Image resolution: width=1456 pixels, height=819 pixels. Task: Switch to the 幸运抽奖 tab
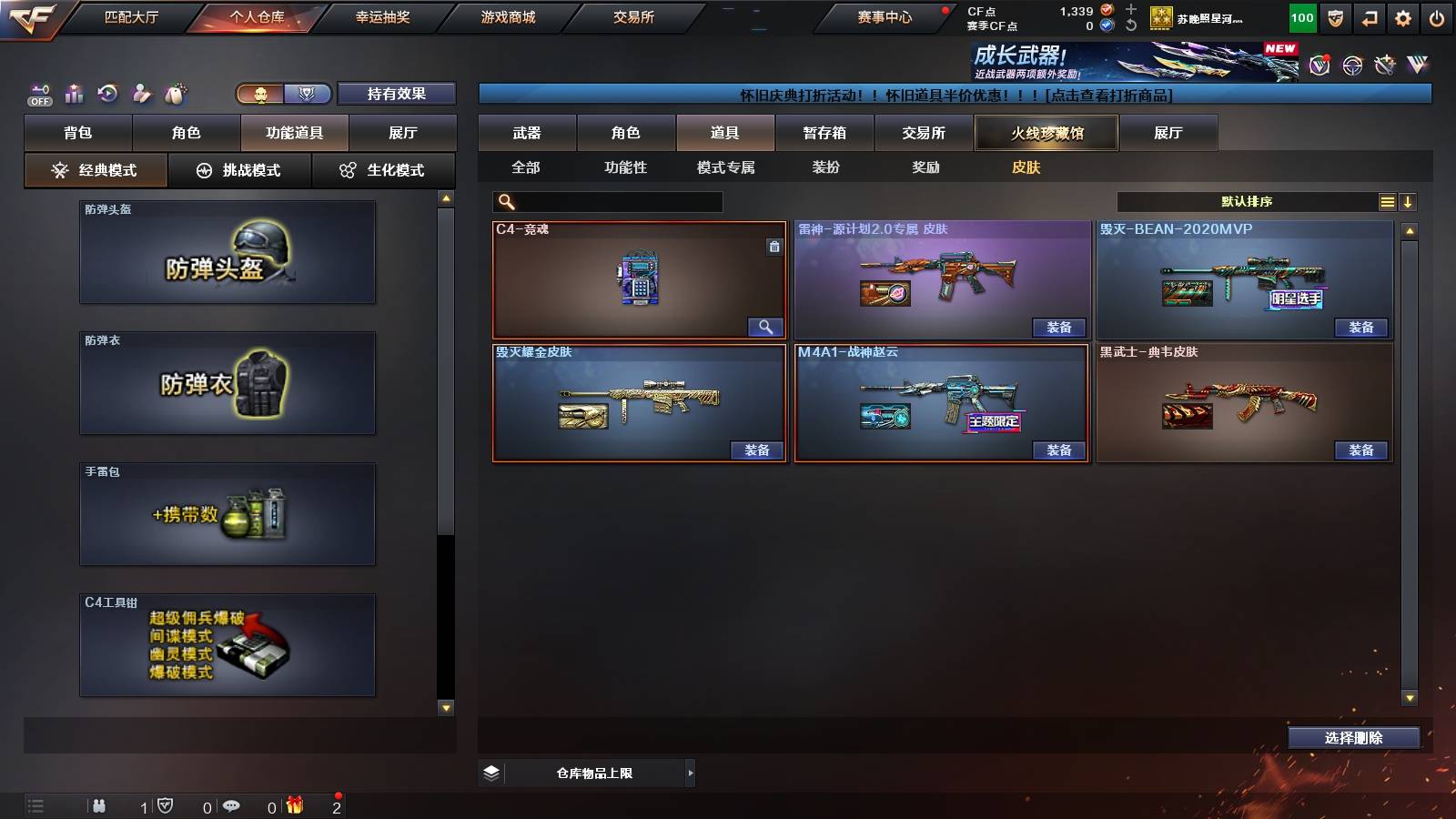[x=382, y=15]
